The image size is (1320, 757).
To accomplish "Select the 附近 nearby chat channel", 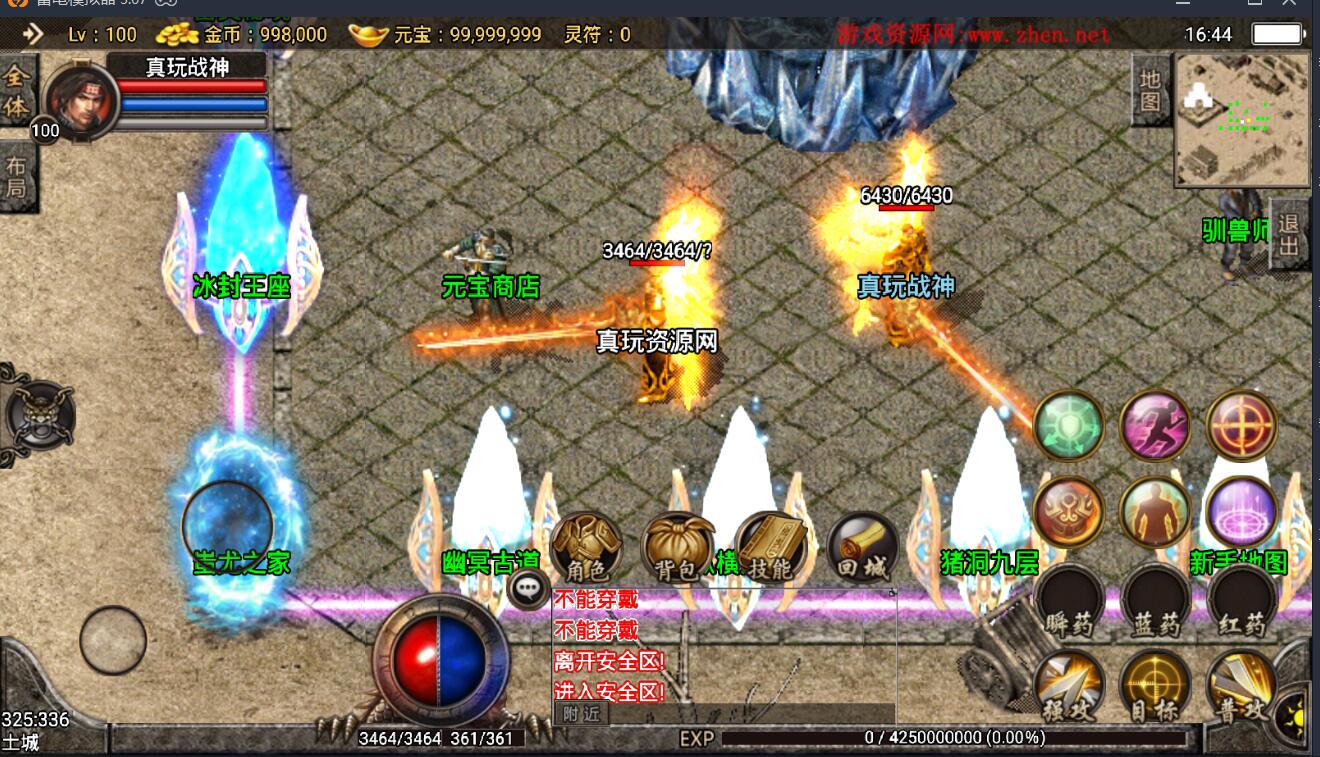I will pyautogui.click(x=581, y=713).
